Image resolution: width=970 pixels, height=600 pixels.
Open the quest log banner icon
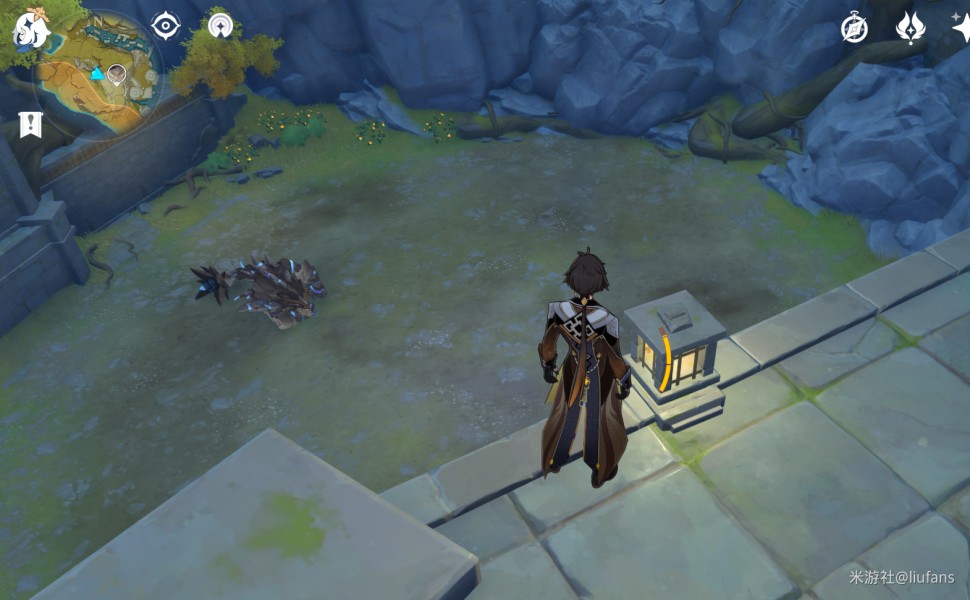tap(30, 125)
